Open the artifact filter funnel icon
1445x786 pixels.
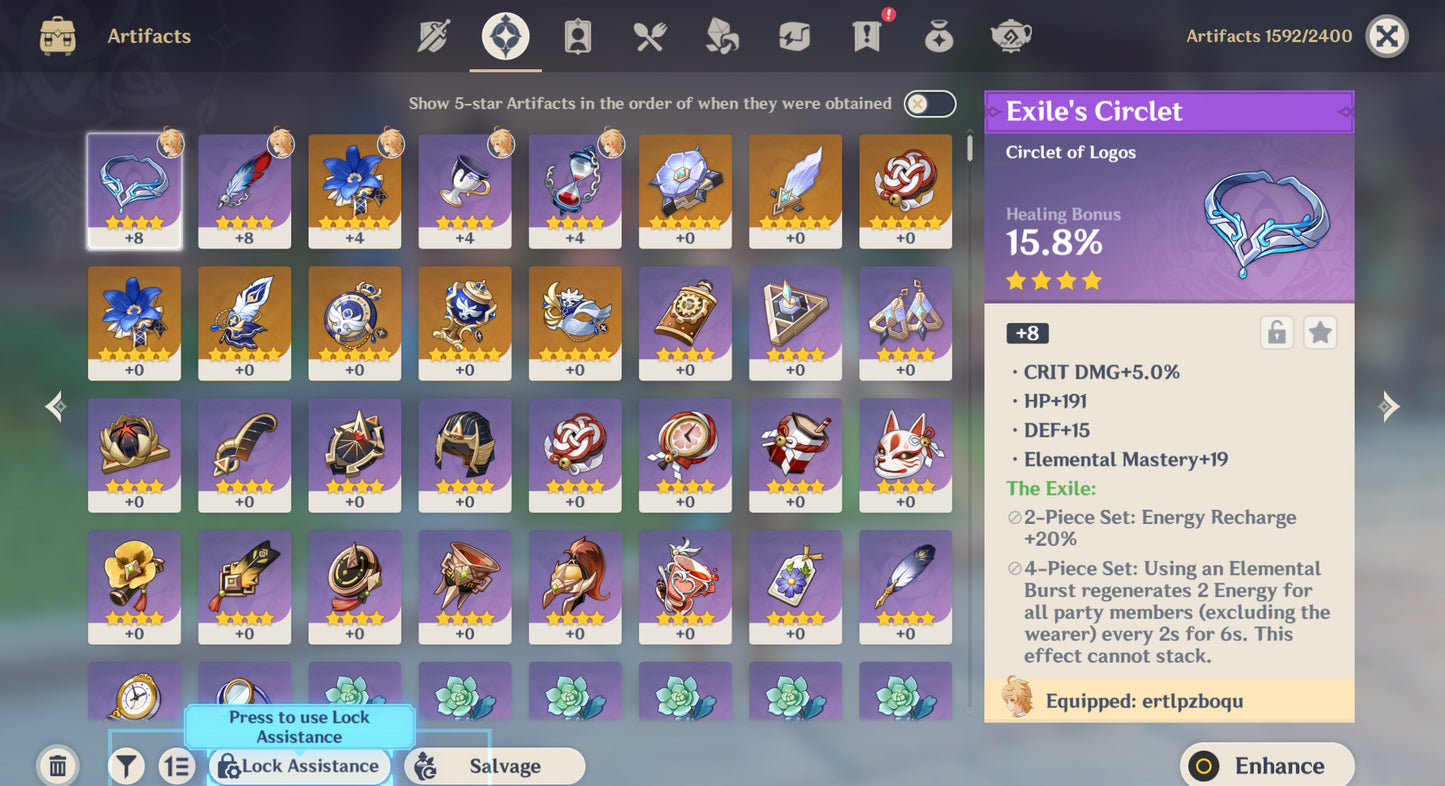coord(125,765)
